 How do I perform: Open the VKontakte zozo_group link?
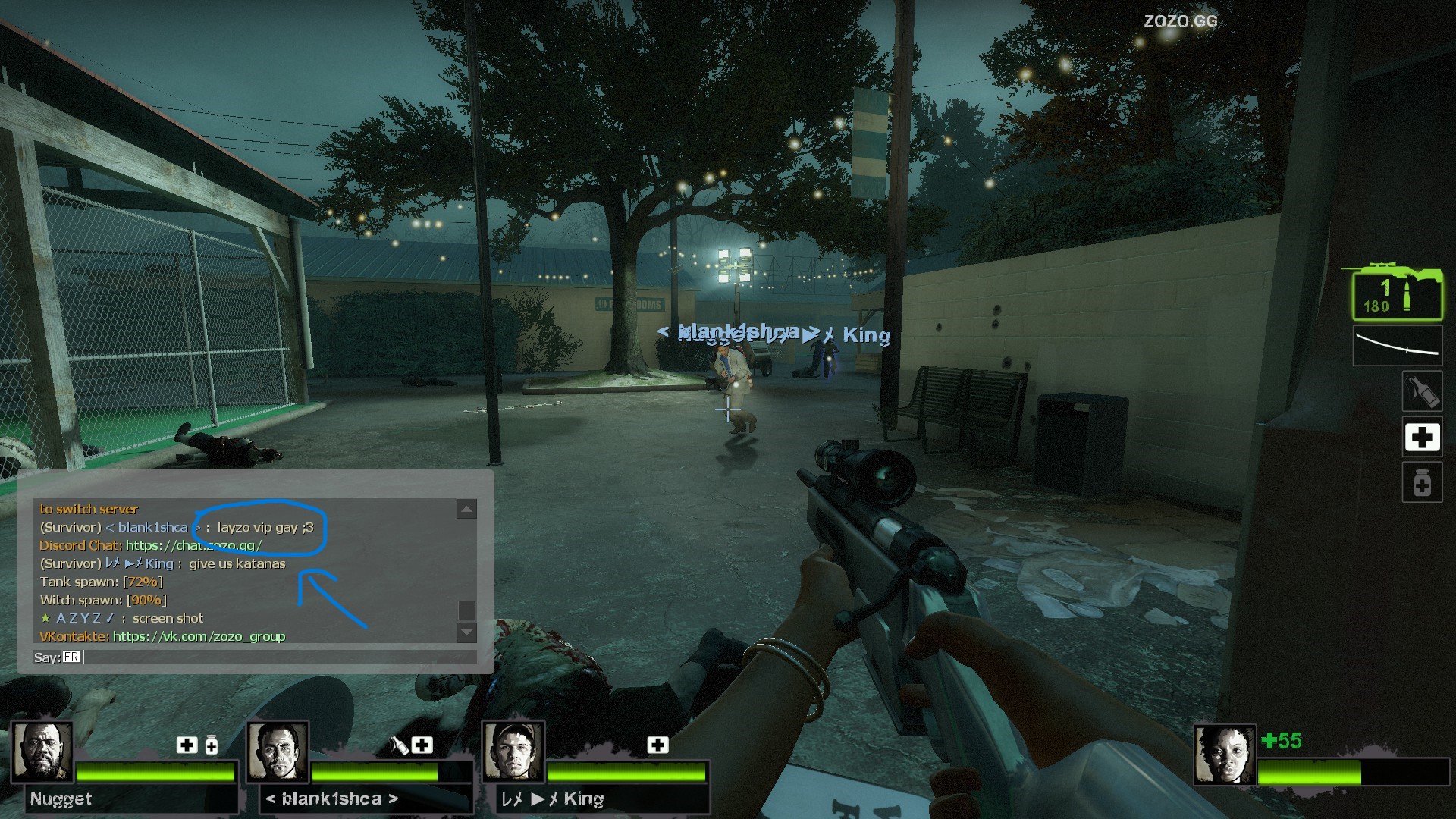tap(199, 636)
